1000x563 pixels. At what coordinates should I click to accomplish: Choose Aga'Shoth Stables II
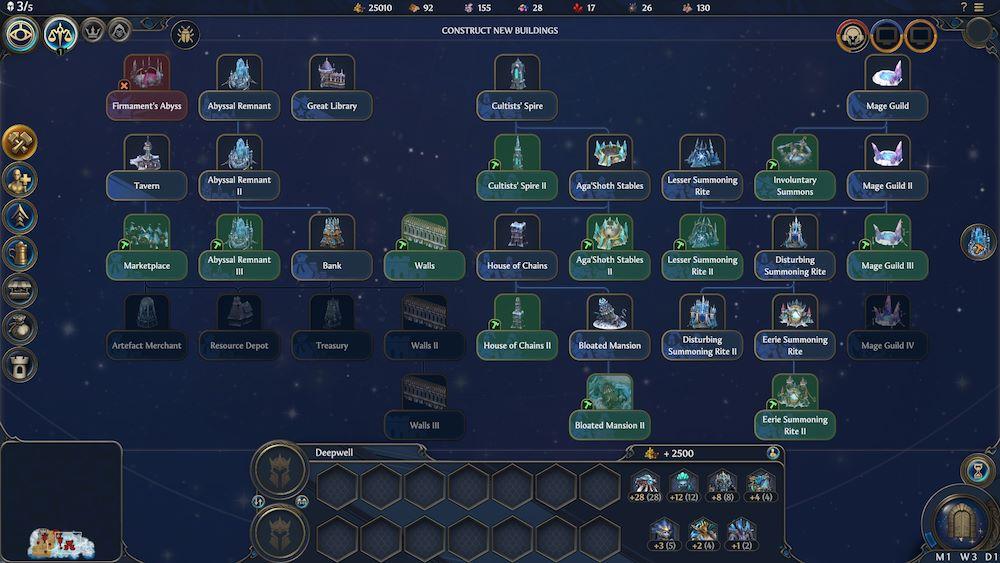(x=610, y=265)
